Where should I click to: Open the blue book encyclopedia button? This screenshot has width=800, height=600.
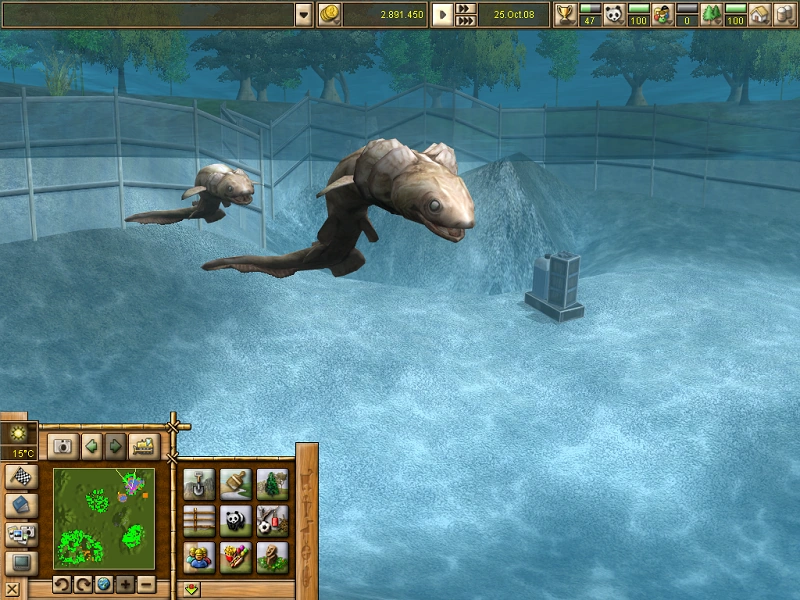point(20,506)
